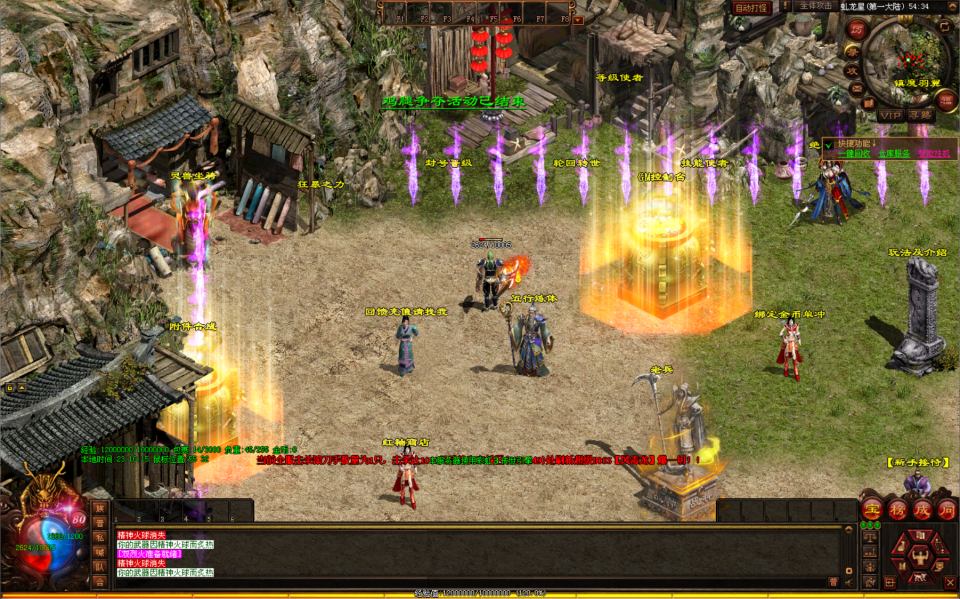Toggle the 自动打怪 auto-fight button
Screen dimensions: 960x599
[x=751, y=7]
